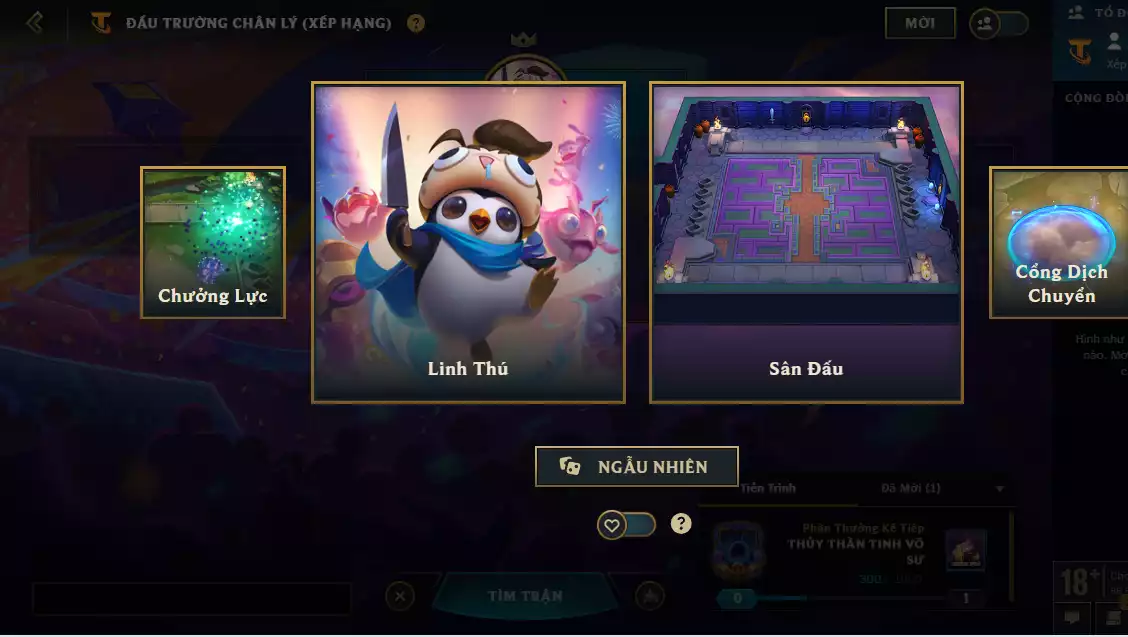Select the Linh Thú penguin card
Screen dimensions: 1128x637
click(468, 242)
